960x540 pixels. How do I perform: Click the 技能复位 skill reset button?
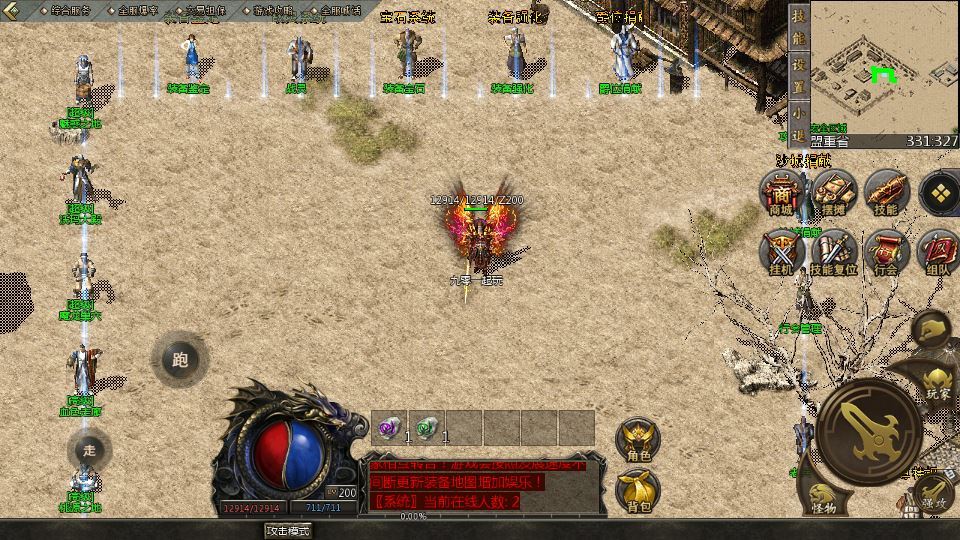coord(833,252)
